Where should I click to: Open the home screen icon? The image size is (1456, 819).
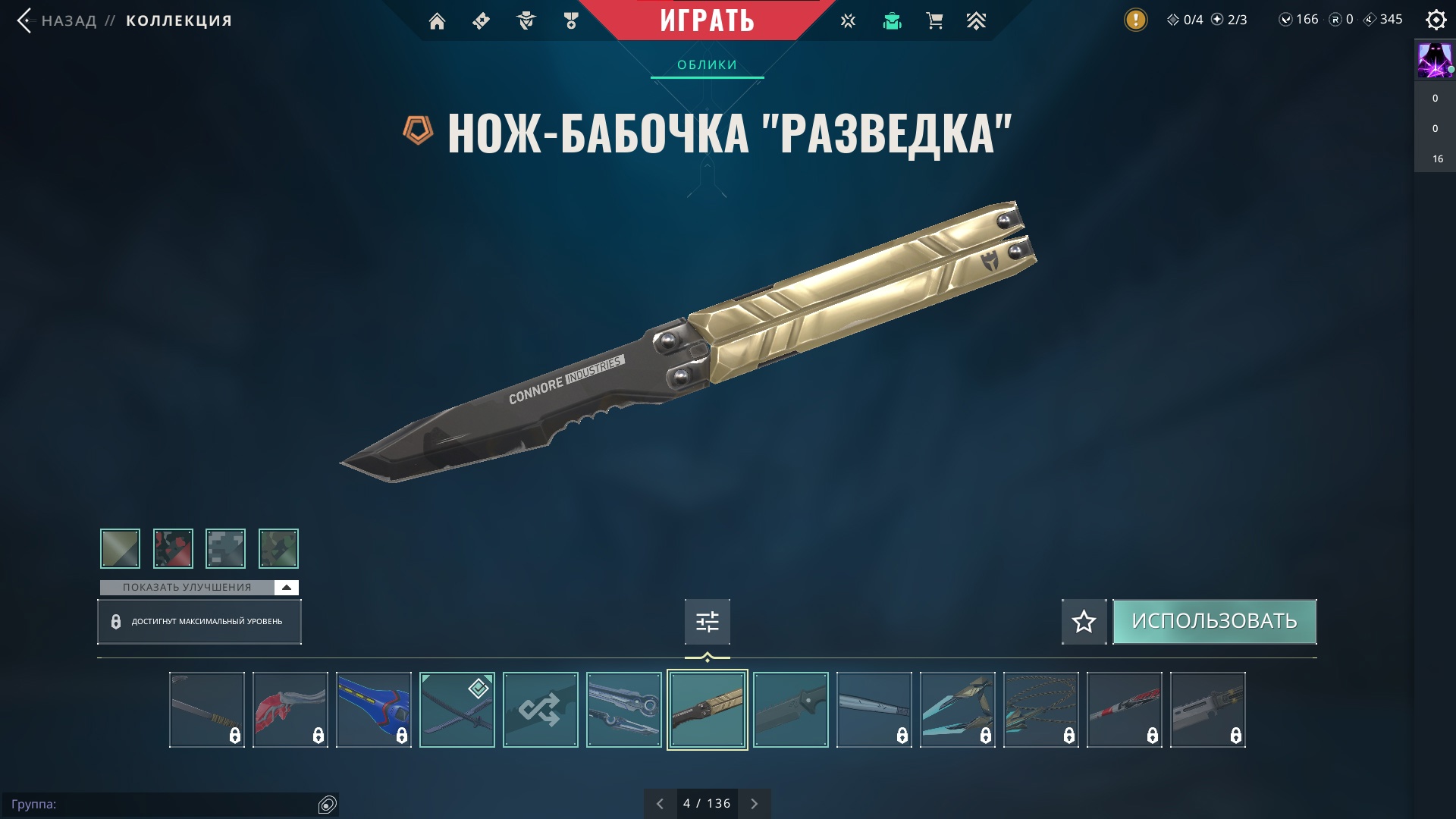(x=437, y=21)
